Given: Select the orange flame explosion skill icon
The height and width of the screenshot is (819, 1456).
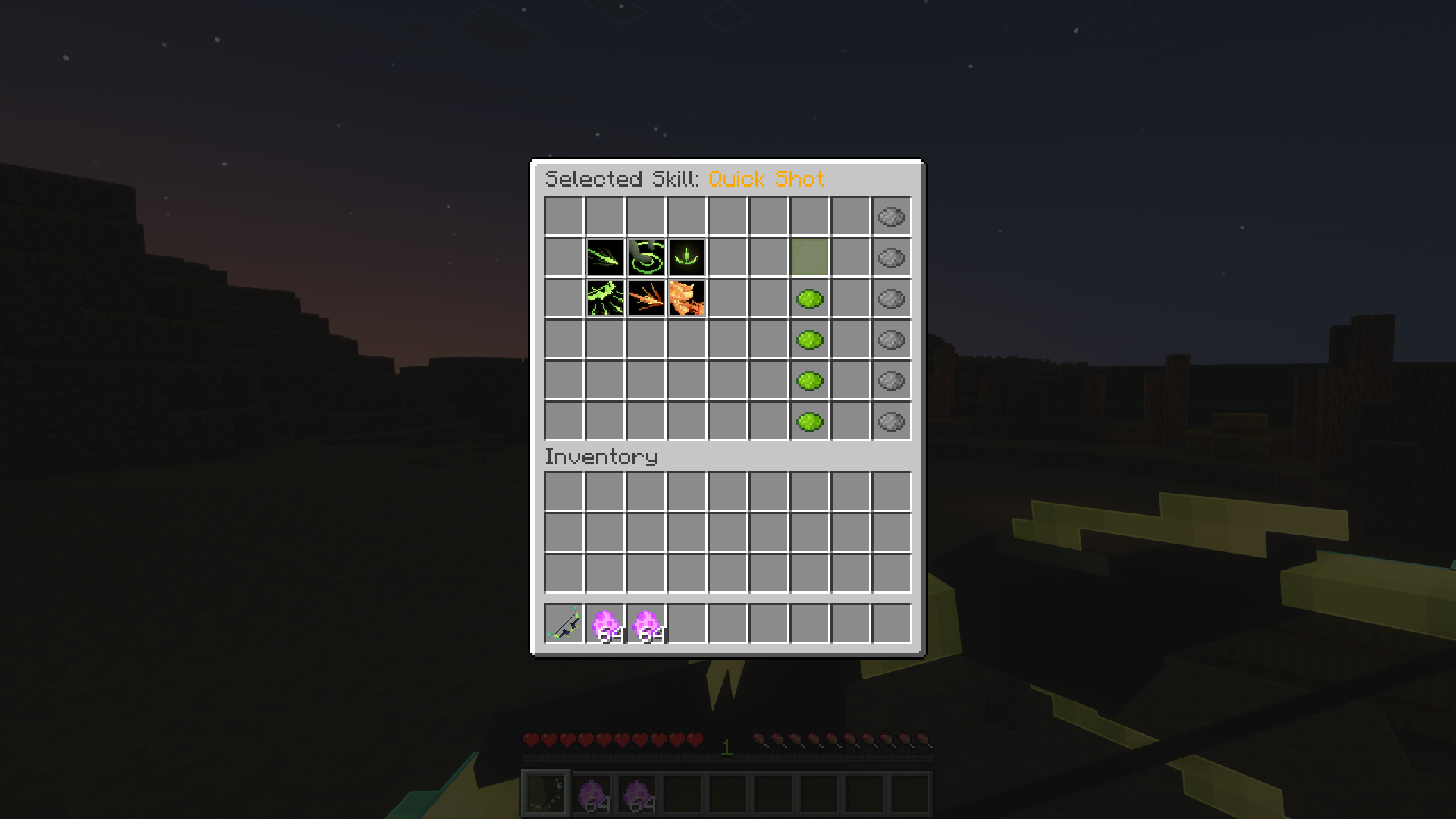Looking at the screenshot, I should point(687,299).
